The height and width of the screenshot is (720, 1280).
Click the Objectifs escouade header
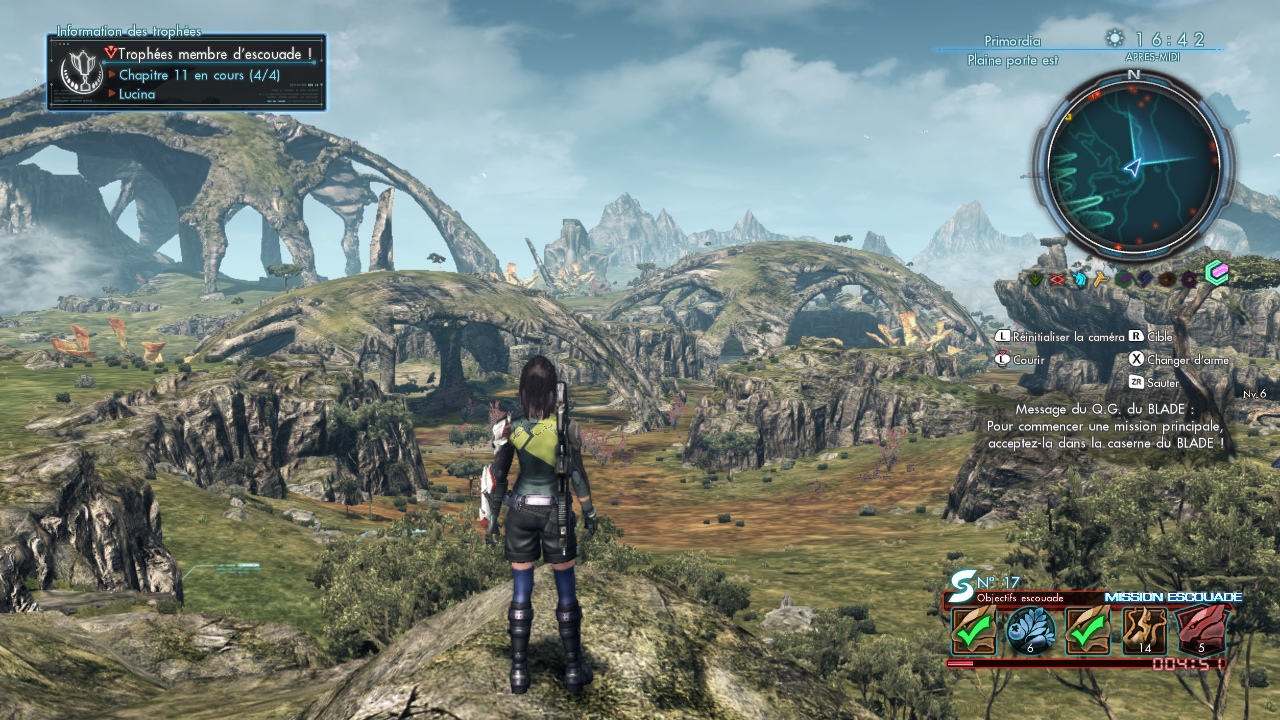click(1020, 598)
